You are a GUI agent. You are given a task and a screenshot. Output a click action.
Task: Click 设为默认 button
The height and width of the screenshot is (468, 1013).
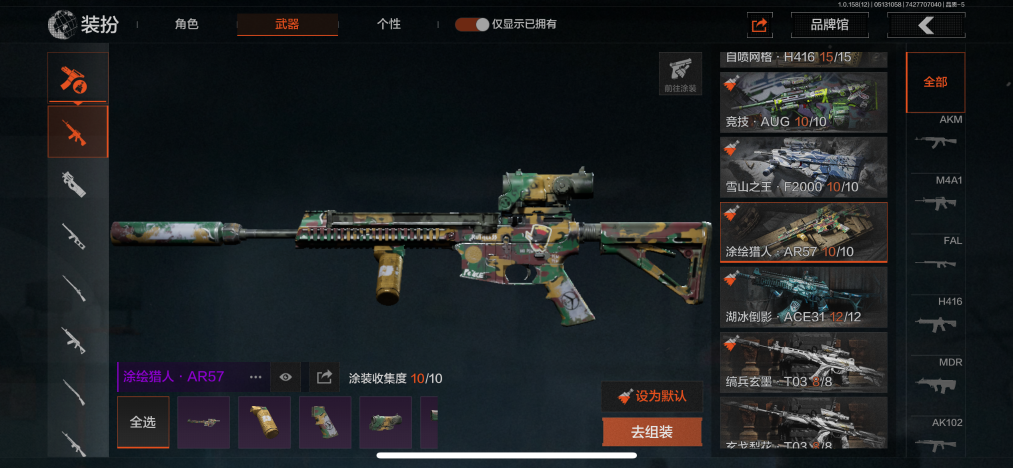point(652,396)
